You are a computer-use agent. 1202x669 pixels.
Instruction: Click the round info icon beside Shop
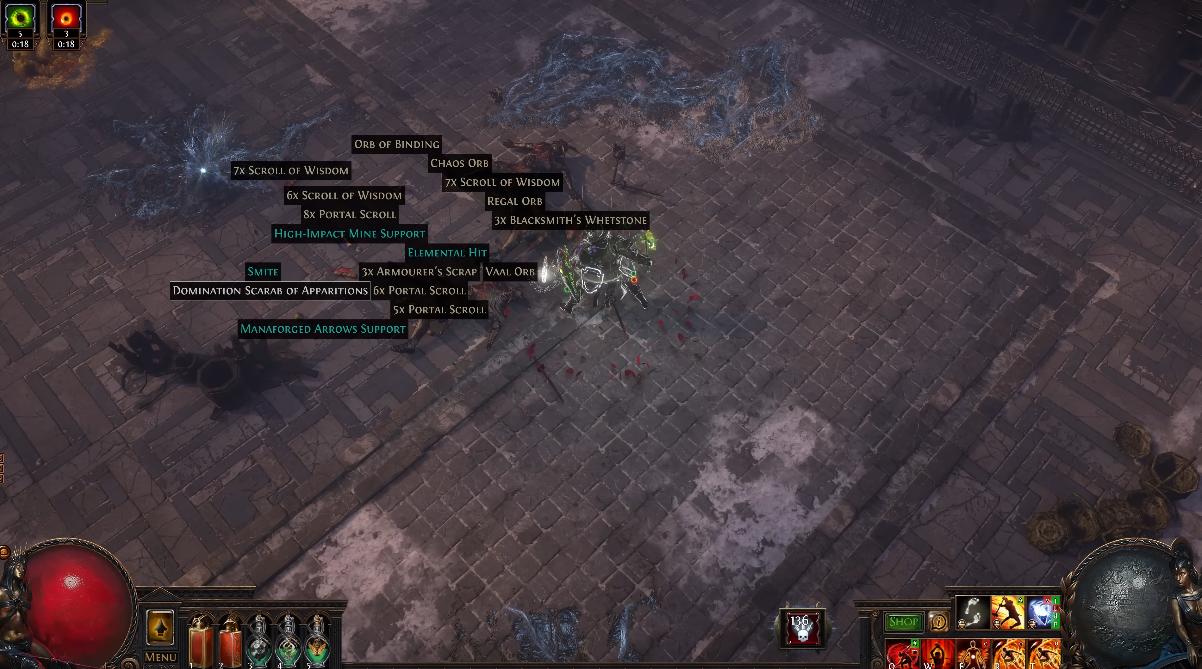click(x=938, y=622)
